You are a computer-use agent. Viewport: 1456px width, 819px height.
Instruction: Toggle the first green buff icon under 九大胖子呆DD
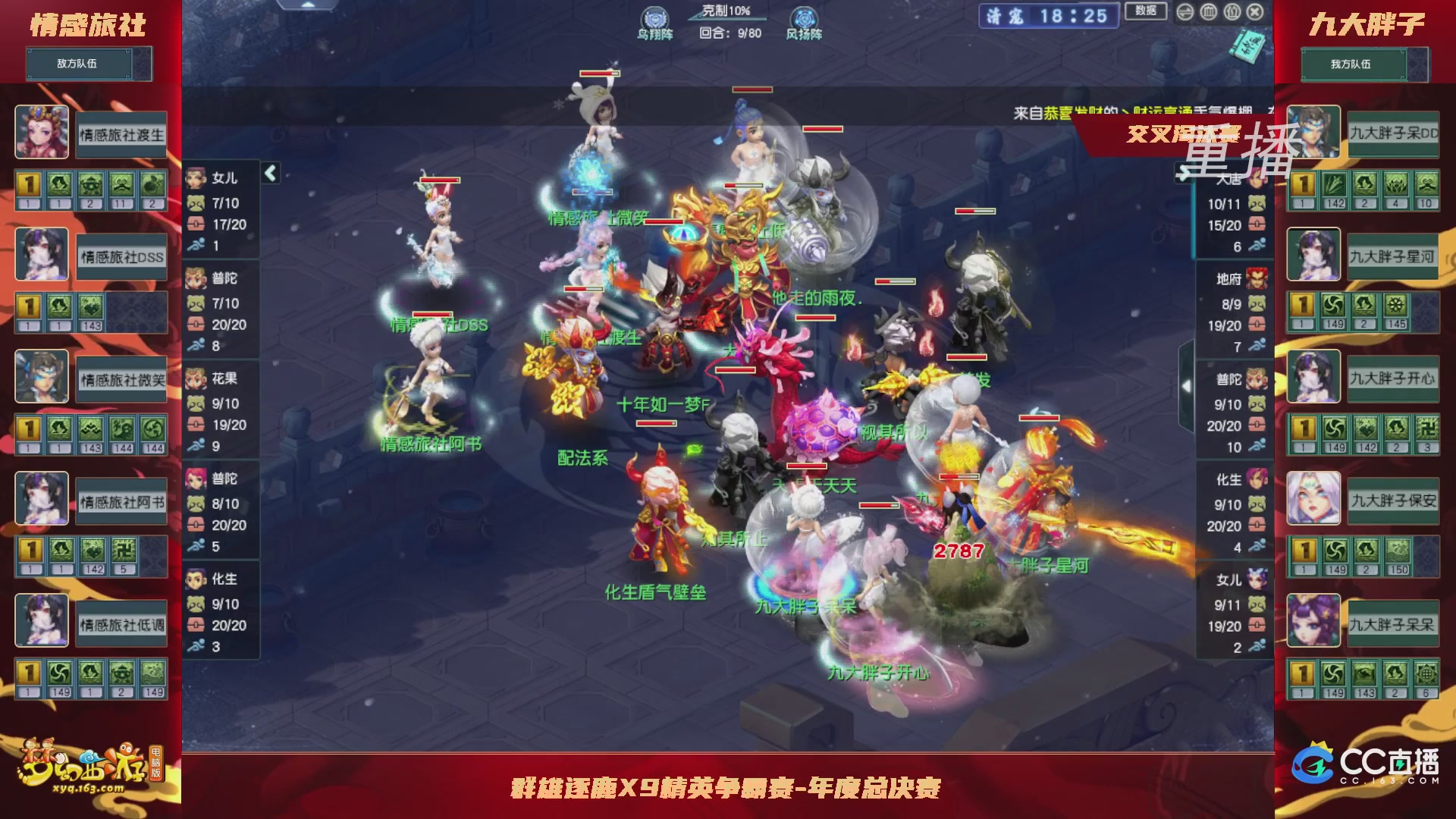pos(1335,184)
